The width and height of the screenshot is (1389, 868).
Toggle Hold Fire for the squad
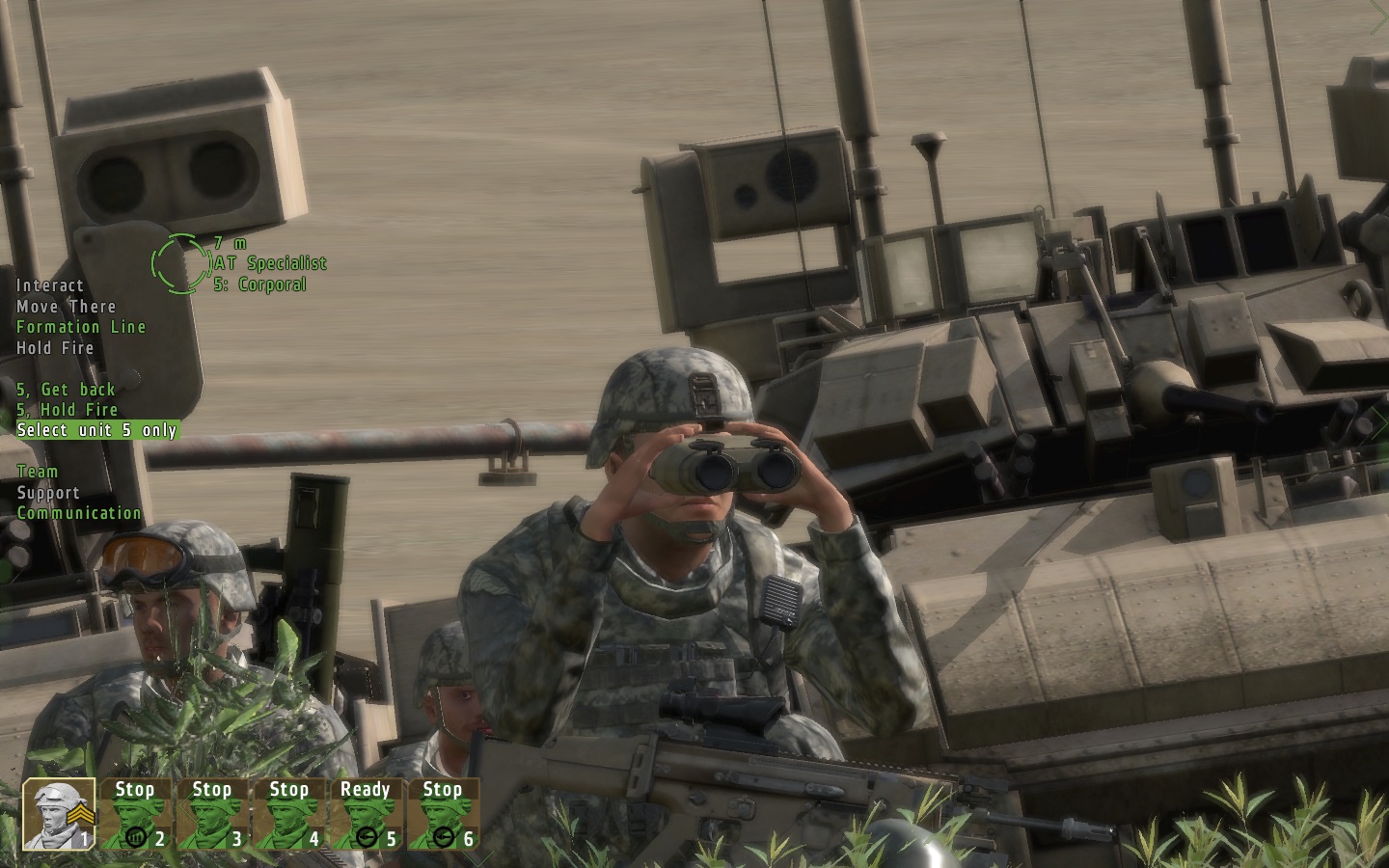pos(55,348)
